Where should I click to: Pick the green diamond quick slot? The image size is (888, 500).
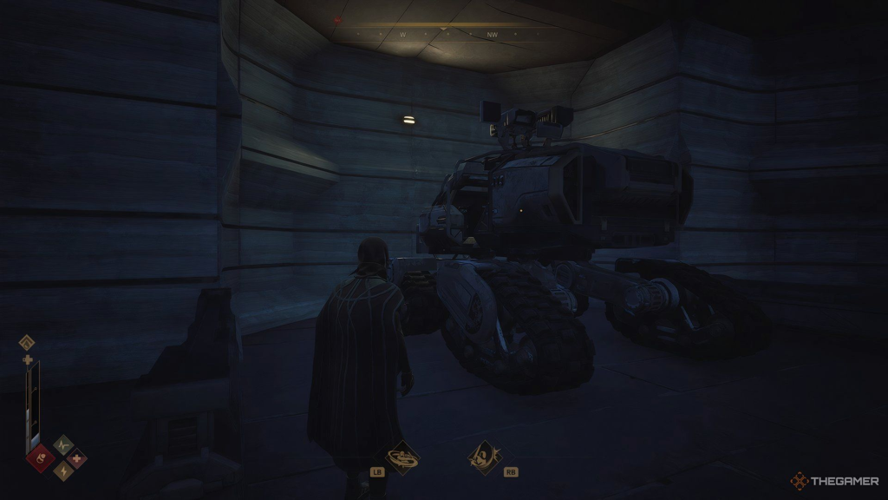pos(62,445)
